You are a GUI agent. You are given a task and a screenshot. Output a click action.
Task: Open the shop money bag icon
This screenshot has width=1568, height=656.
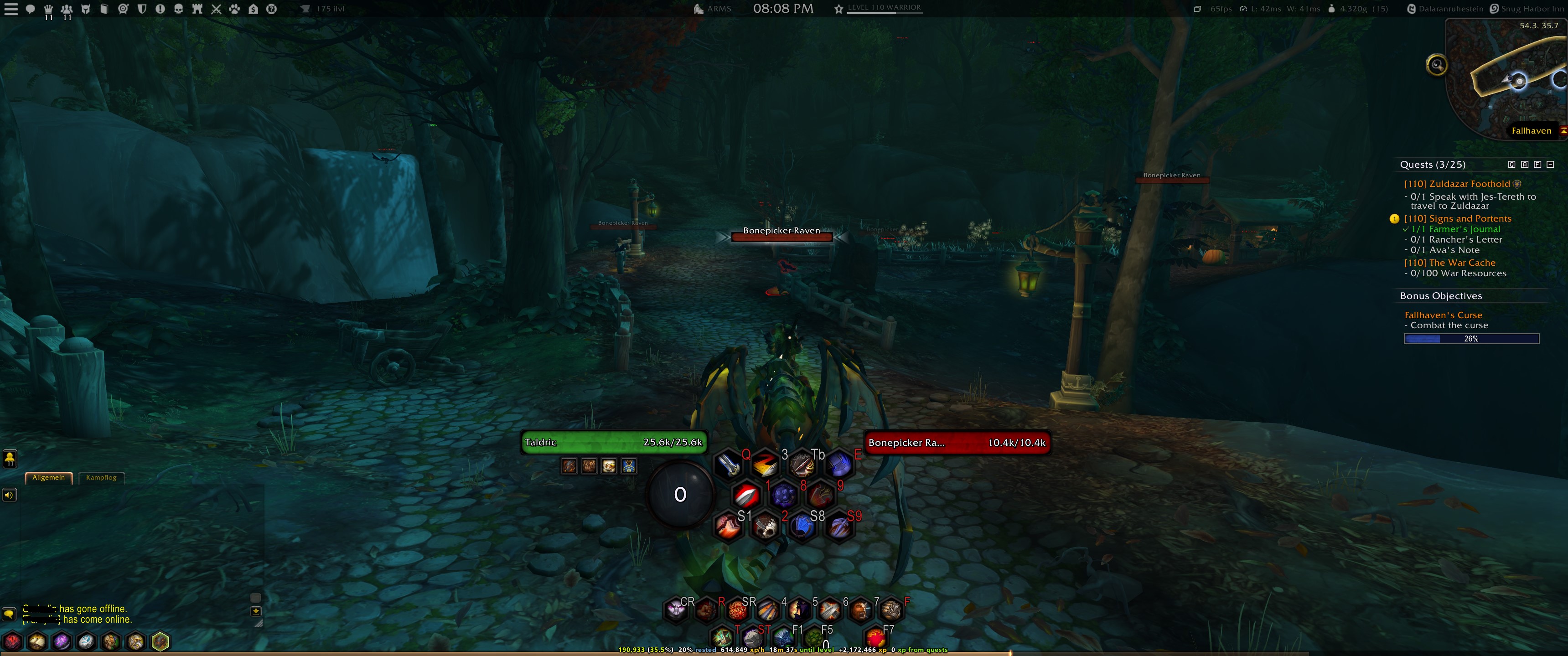254,9
